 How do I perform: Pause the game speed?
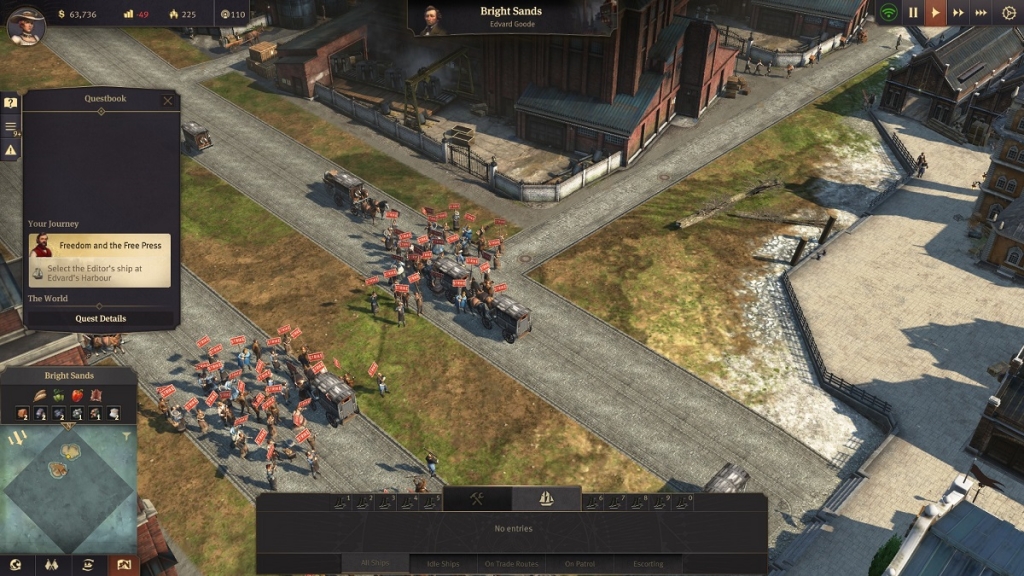point(912,13)
